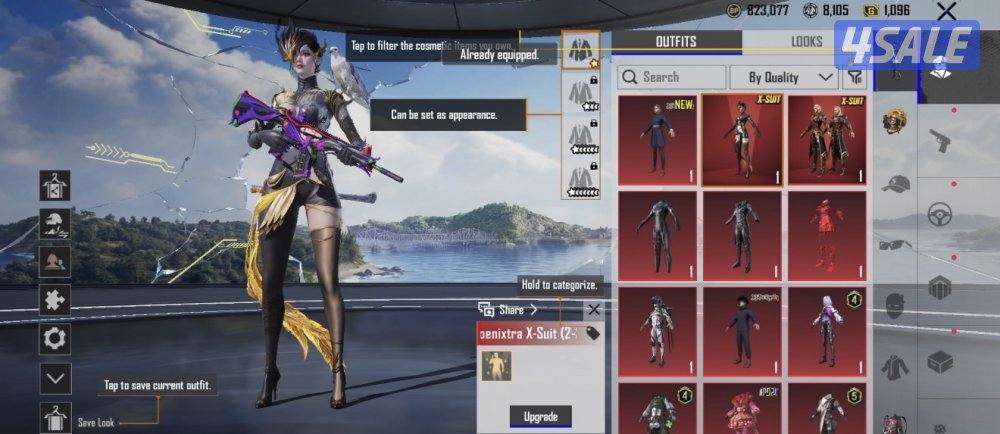Open the filter funnel options
Screen dimensions: 1000x434
(x=855, y=77)
